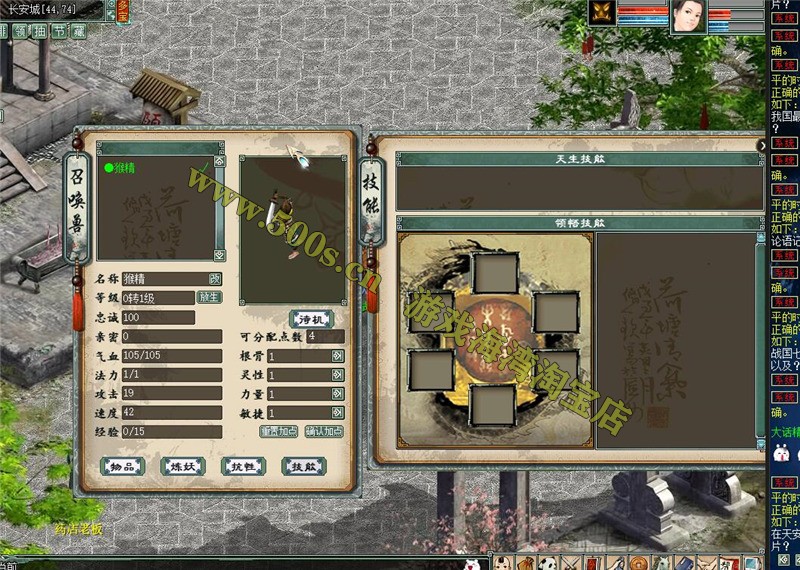Click the 改 rename button beside the name
800x570 pixels.
coord(215,279)
